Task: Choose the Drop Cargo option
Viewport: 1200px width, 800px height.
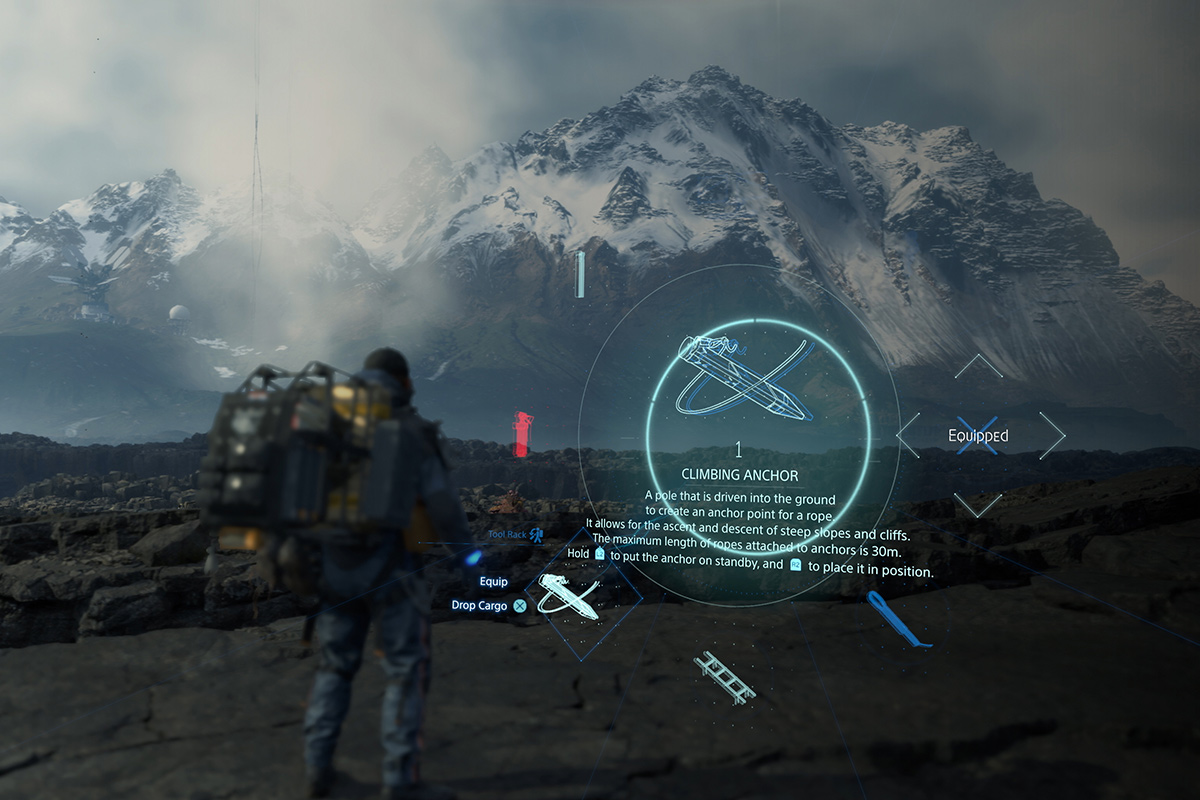Action: pos(481,605)
